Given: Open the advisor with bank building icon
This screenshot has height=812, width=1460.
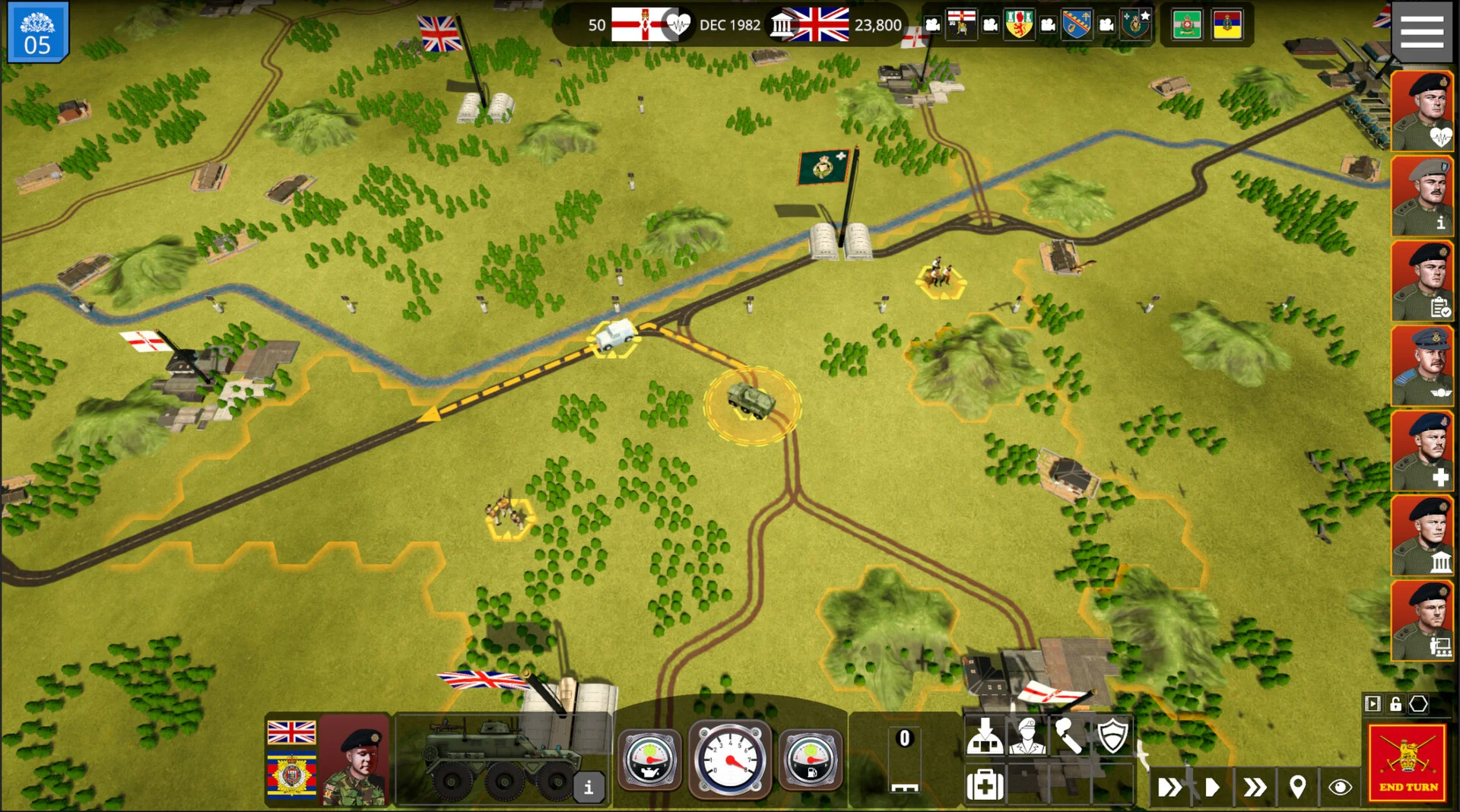Looking at the screenshot, I should point(1421,536).
